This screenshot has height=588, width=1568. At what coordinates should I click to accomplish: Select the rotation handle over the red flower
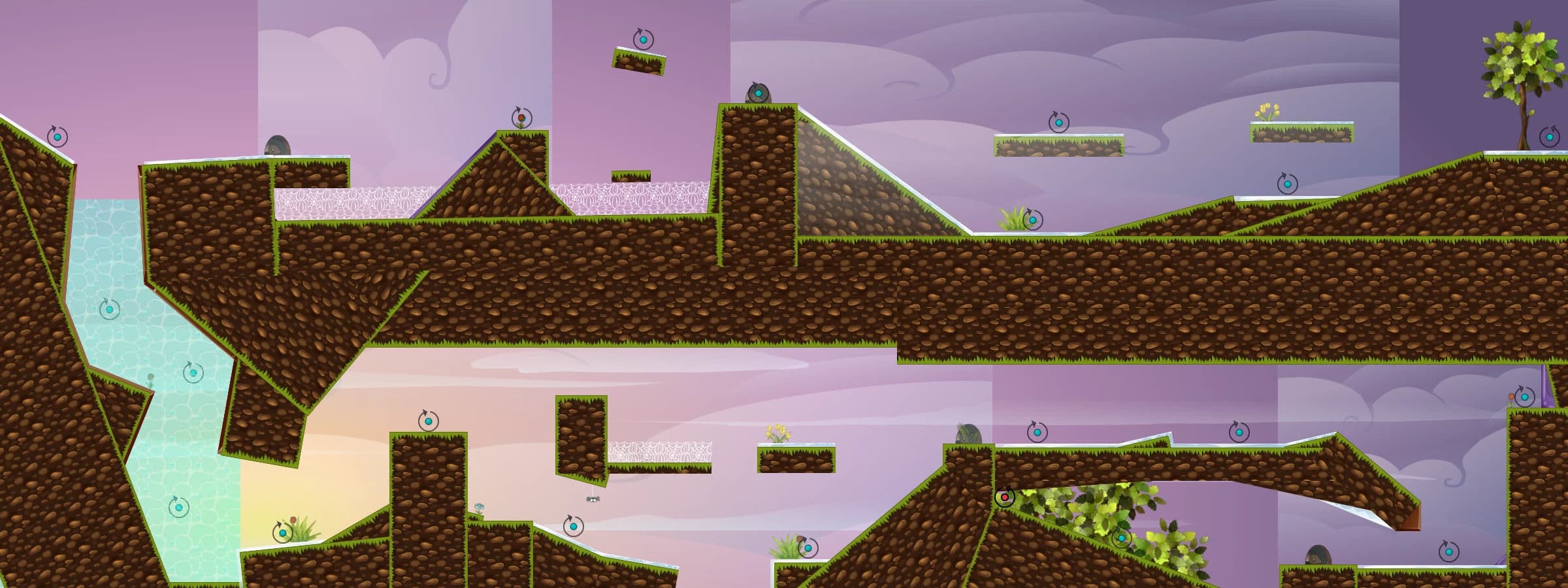click(521, 118)
